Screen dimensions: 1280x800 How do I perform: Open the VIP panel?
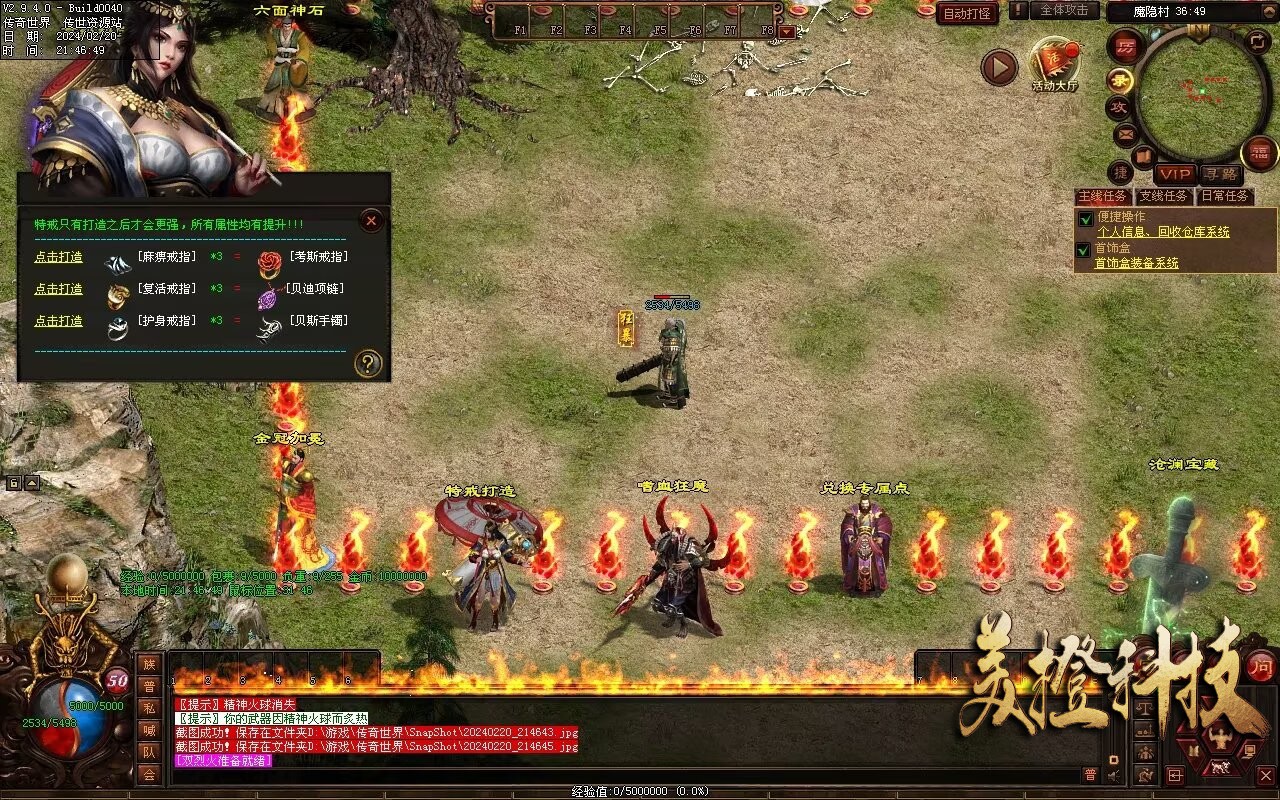(1175, 174)
